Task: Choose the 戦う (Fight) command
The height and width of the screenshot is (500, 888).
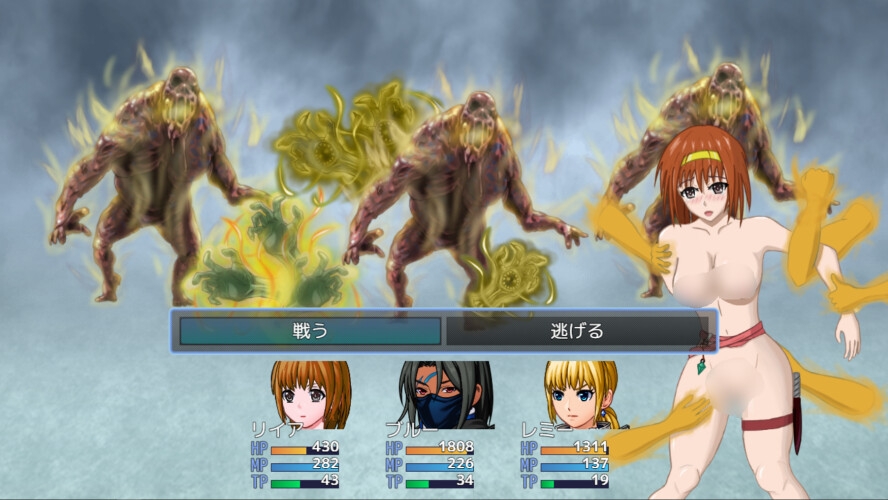Action: pyautogui.click(x=308, y=331)
